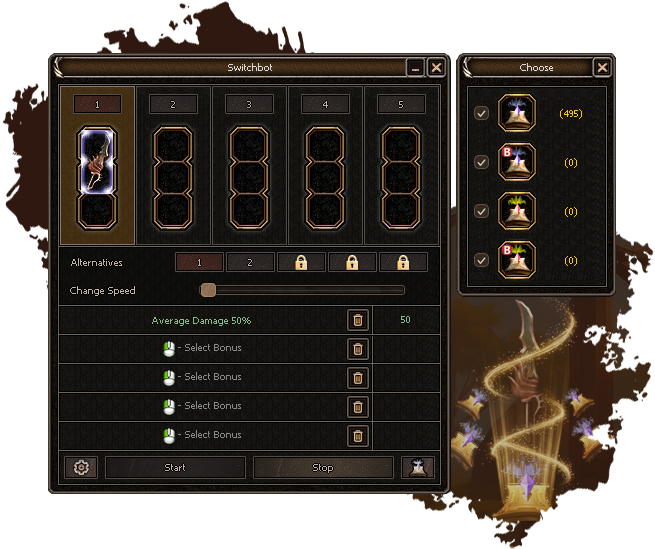This screenshot has height=549, width=655.
Task: Click the potion bottle button beside Stop
Action: 417,467
